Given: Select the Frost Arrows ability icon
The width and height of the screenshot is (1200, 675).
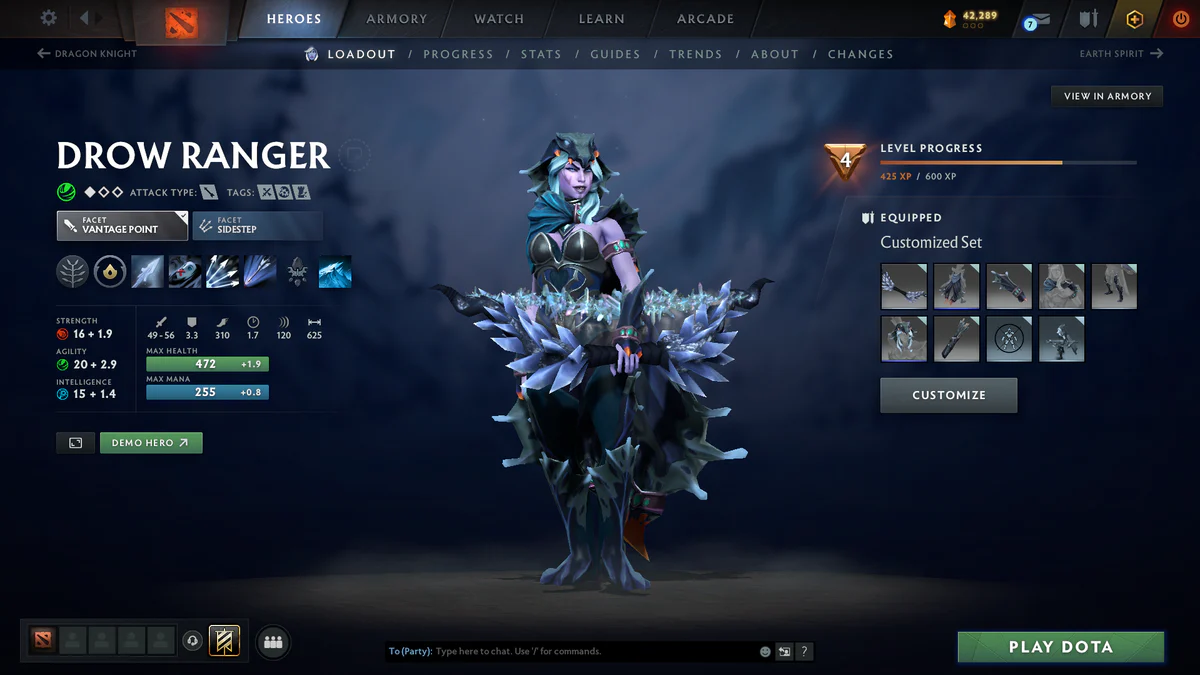Looking at the screenshot, I should point(147,272).
